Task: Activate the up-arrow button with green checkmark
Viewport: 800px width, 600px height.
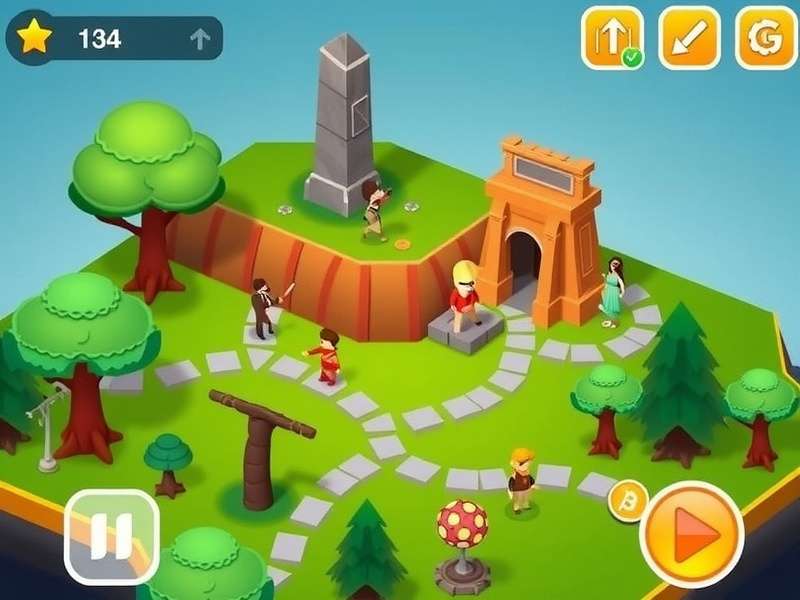Action: [612, 38]
